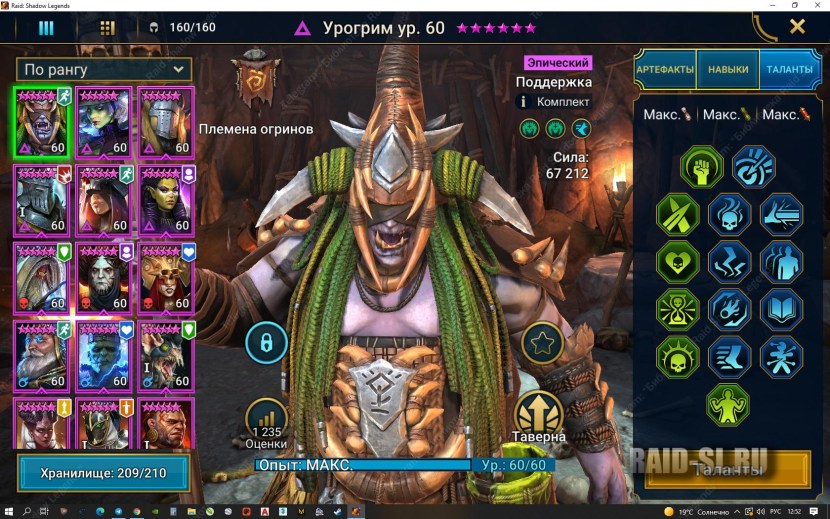This screenshot has width=830, height=519.
Task: Go to the Таверна
Action: pyautogui.click(x=540, y=412)
